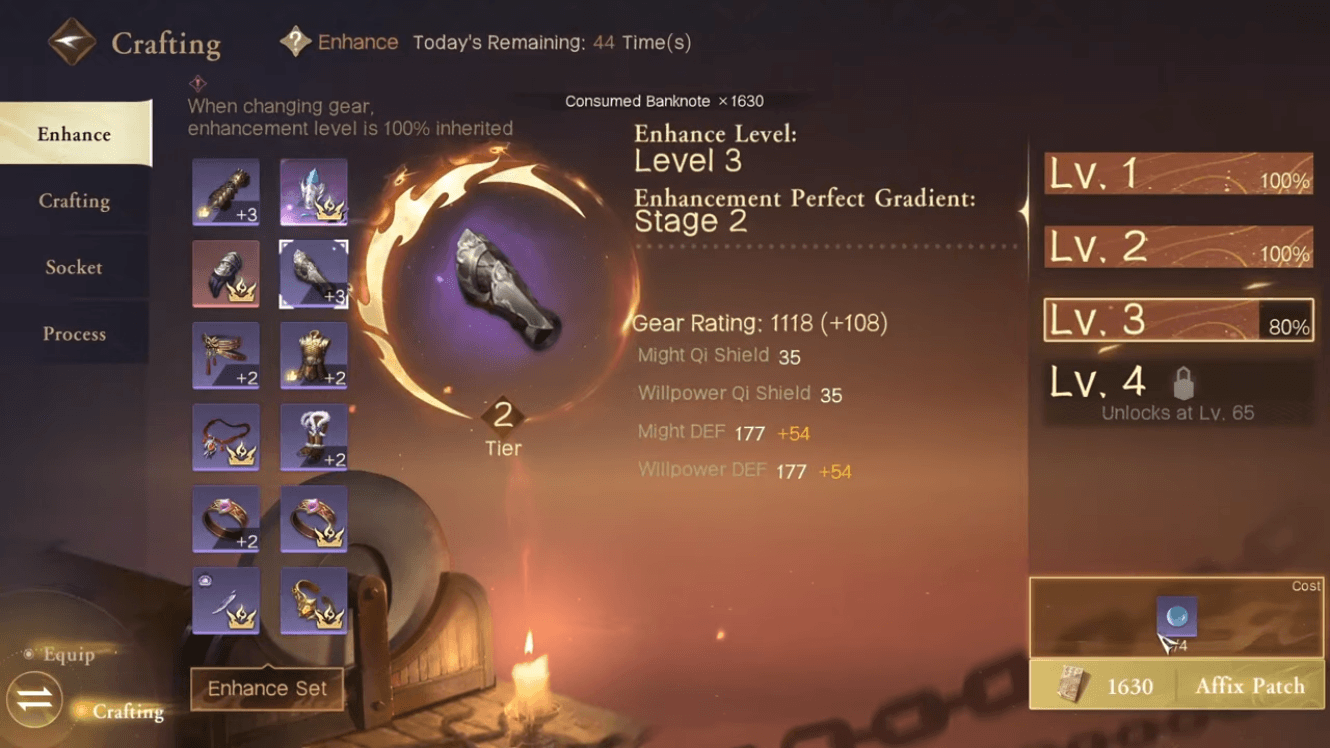Screen dimensions: 1330x748
Task: Toggle the Equip/Crafting swap arrows button
Action: 35,700
